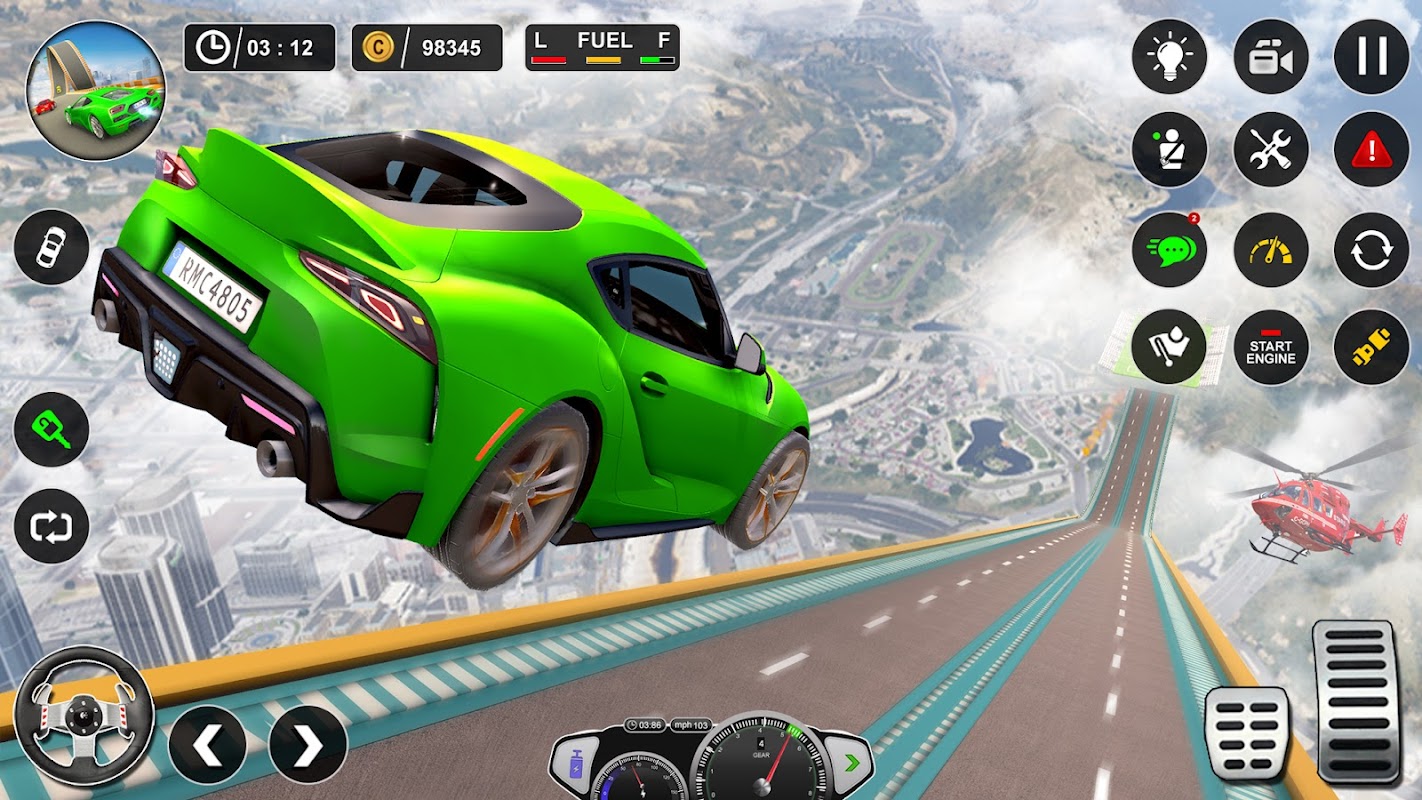1422x800 pixels.
Task: Click the loop arrows button
Action: coord(51,526)
